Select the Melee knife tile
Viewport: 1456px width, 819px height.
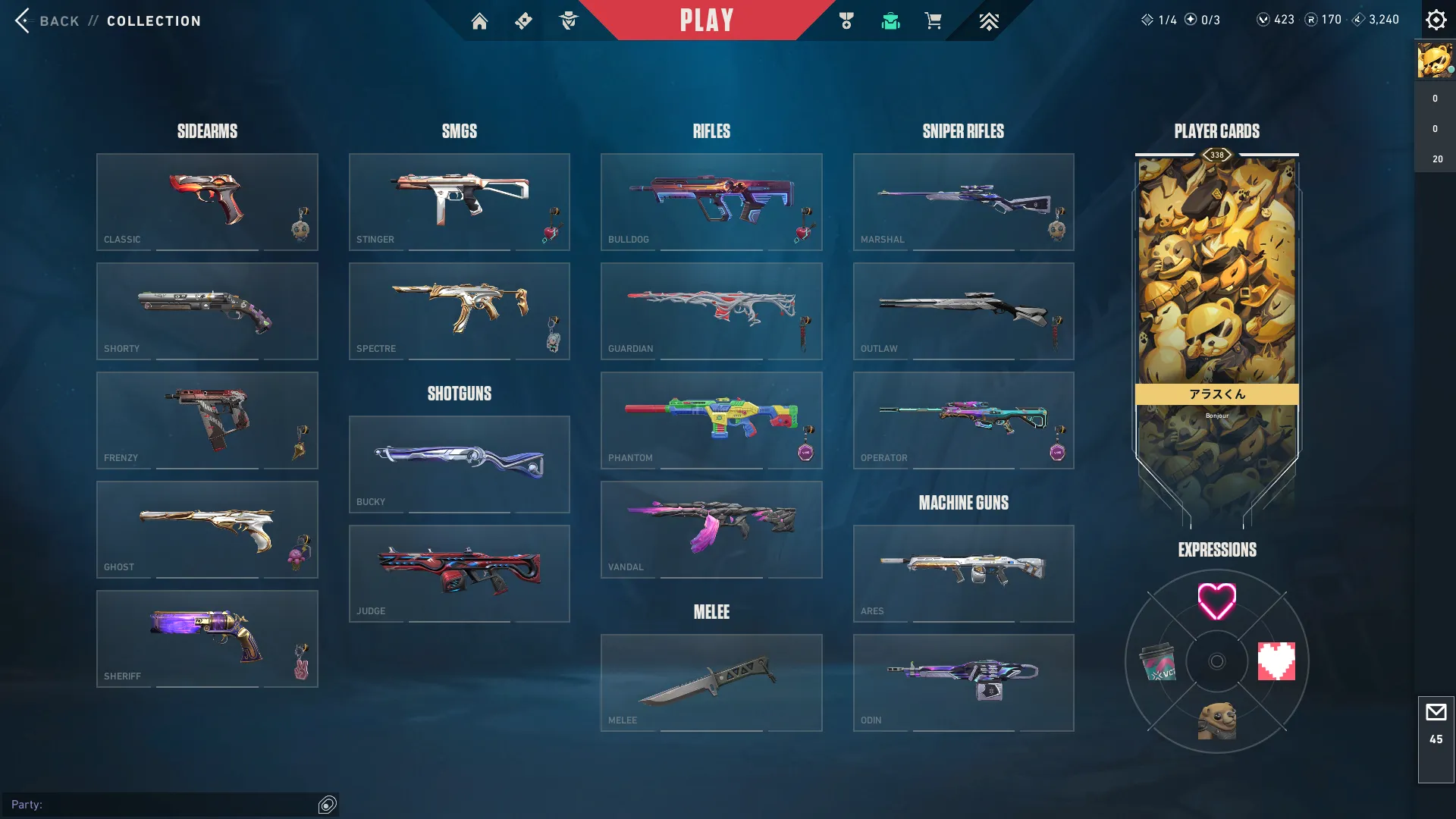tap(711, 682)
